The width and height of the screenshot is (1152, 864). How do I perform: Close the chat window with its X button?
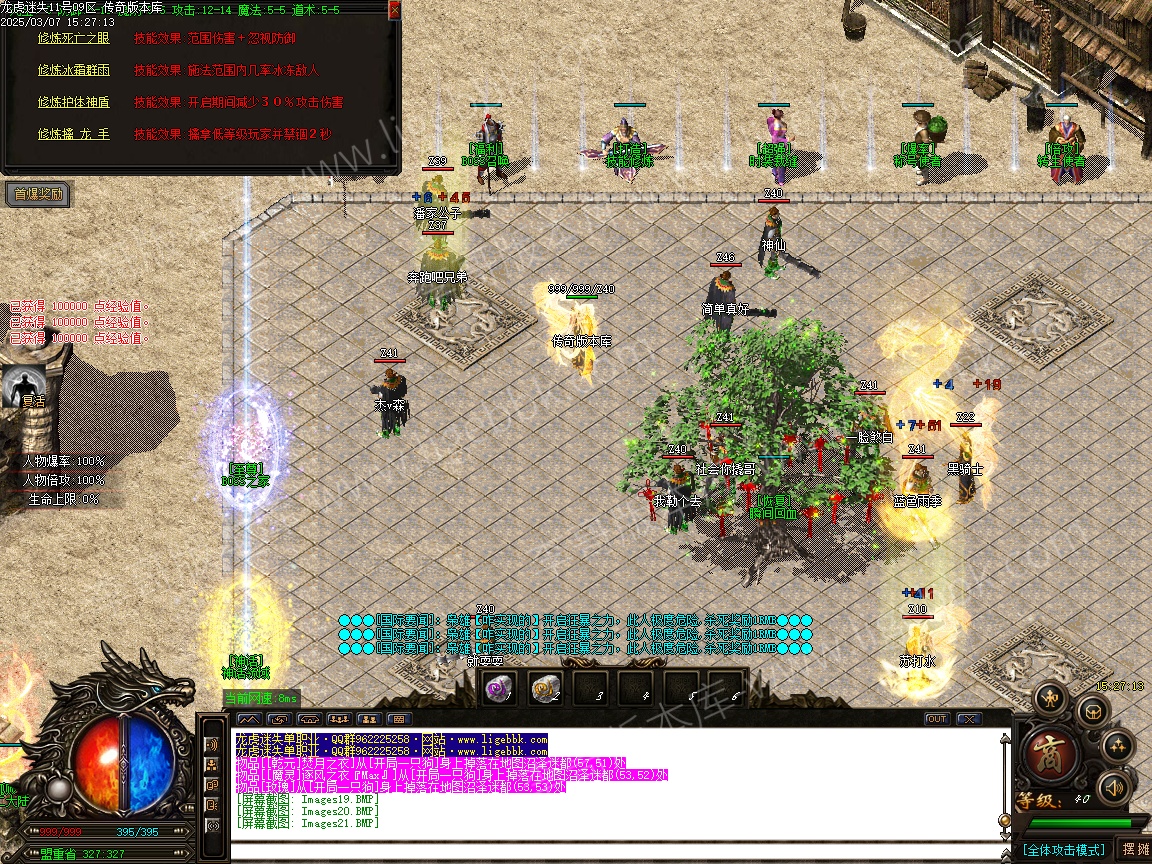tap(968, 719)
